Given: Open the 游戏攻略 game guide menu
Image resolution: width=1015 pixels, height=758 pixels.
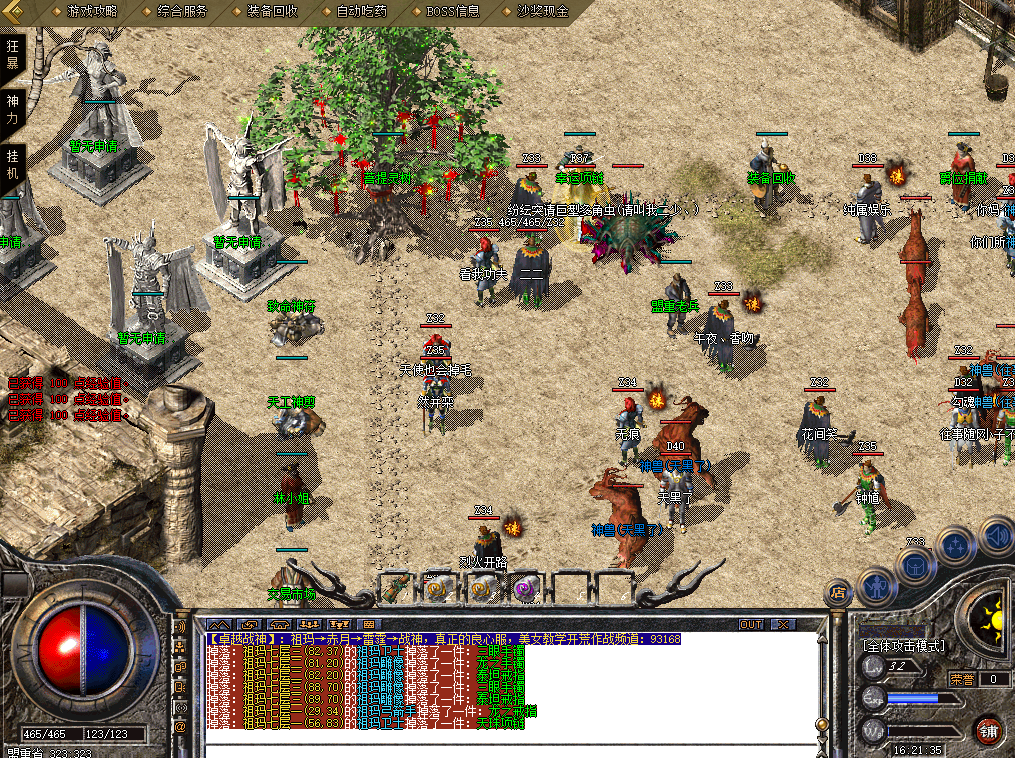Looking at the screenshot, I should pos(91,12).
